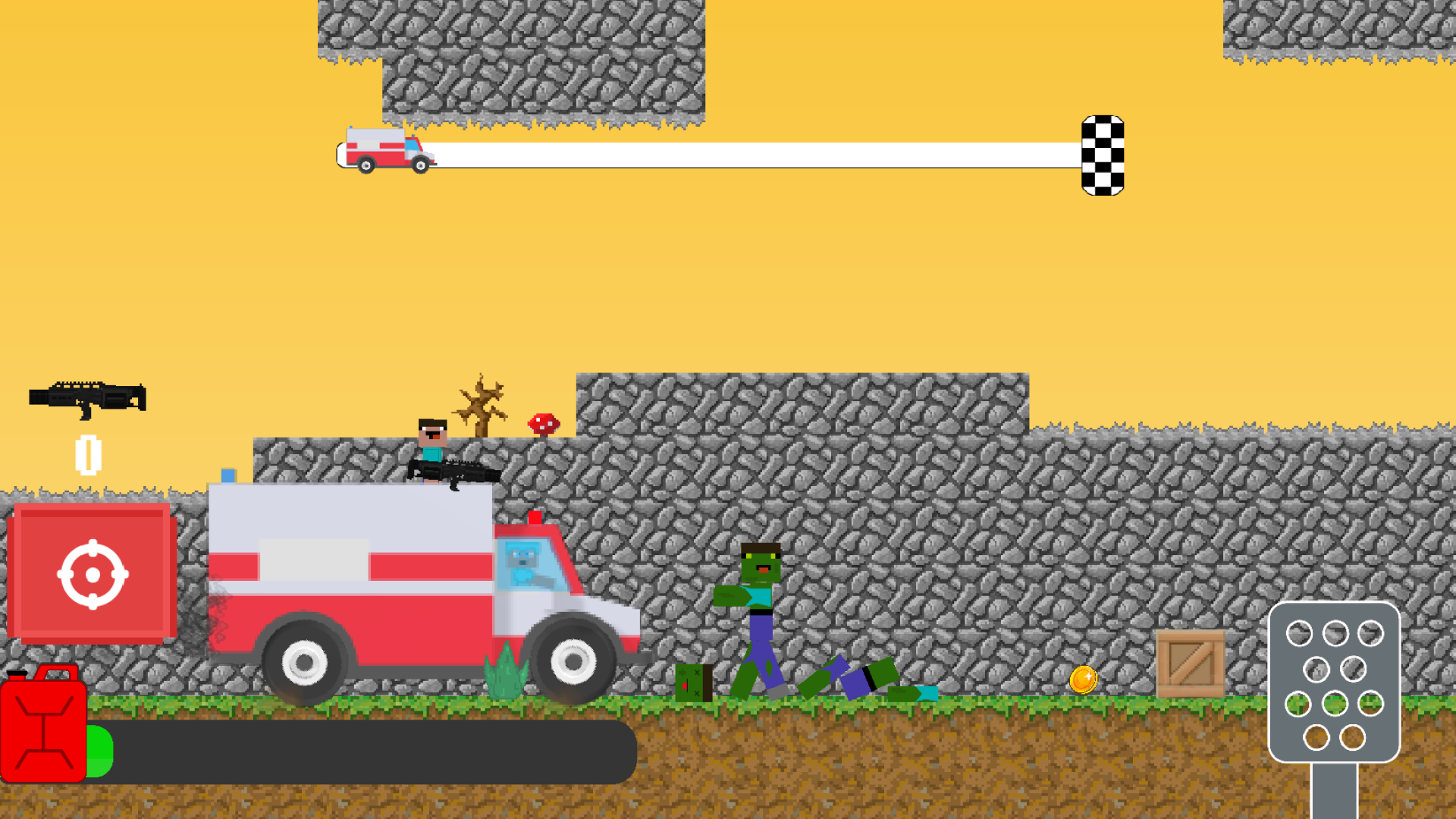Tap the red crosshair aim button
The image size is (1456, 819).
(x=93, y=573)
